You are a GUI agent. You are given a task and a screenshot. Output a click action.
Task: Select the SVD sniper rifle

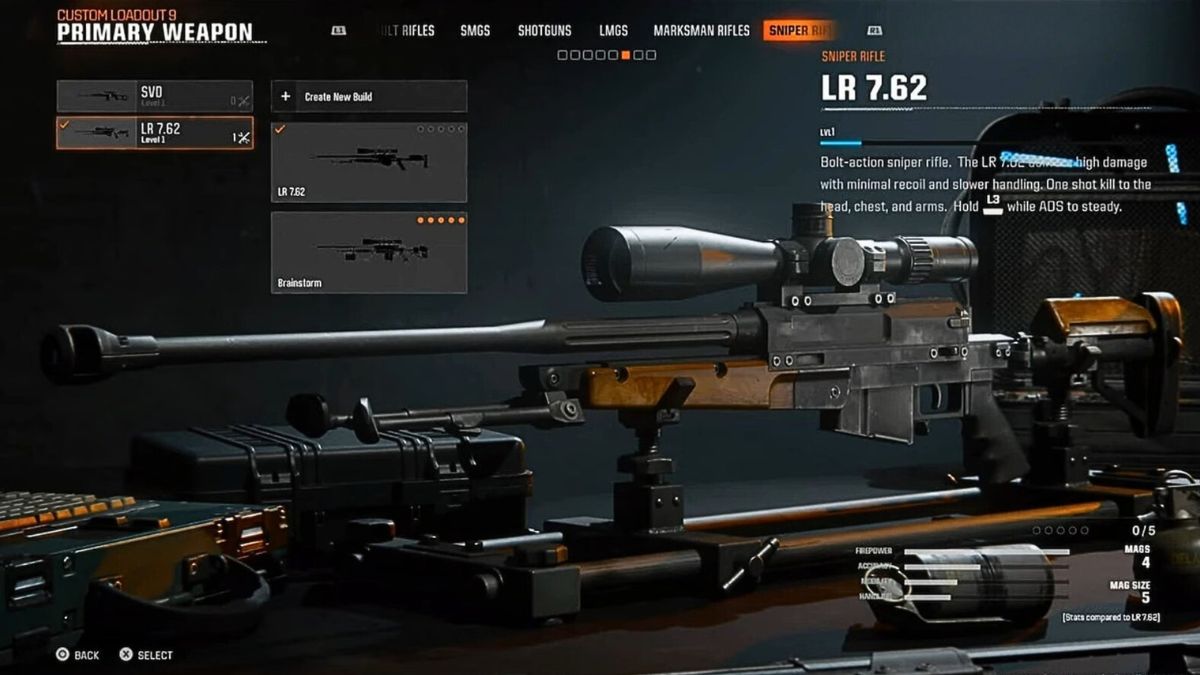[154, 96]
